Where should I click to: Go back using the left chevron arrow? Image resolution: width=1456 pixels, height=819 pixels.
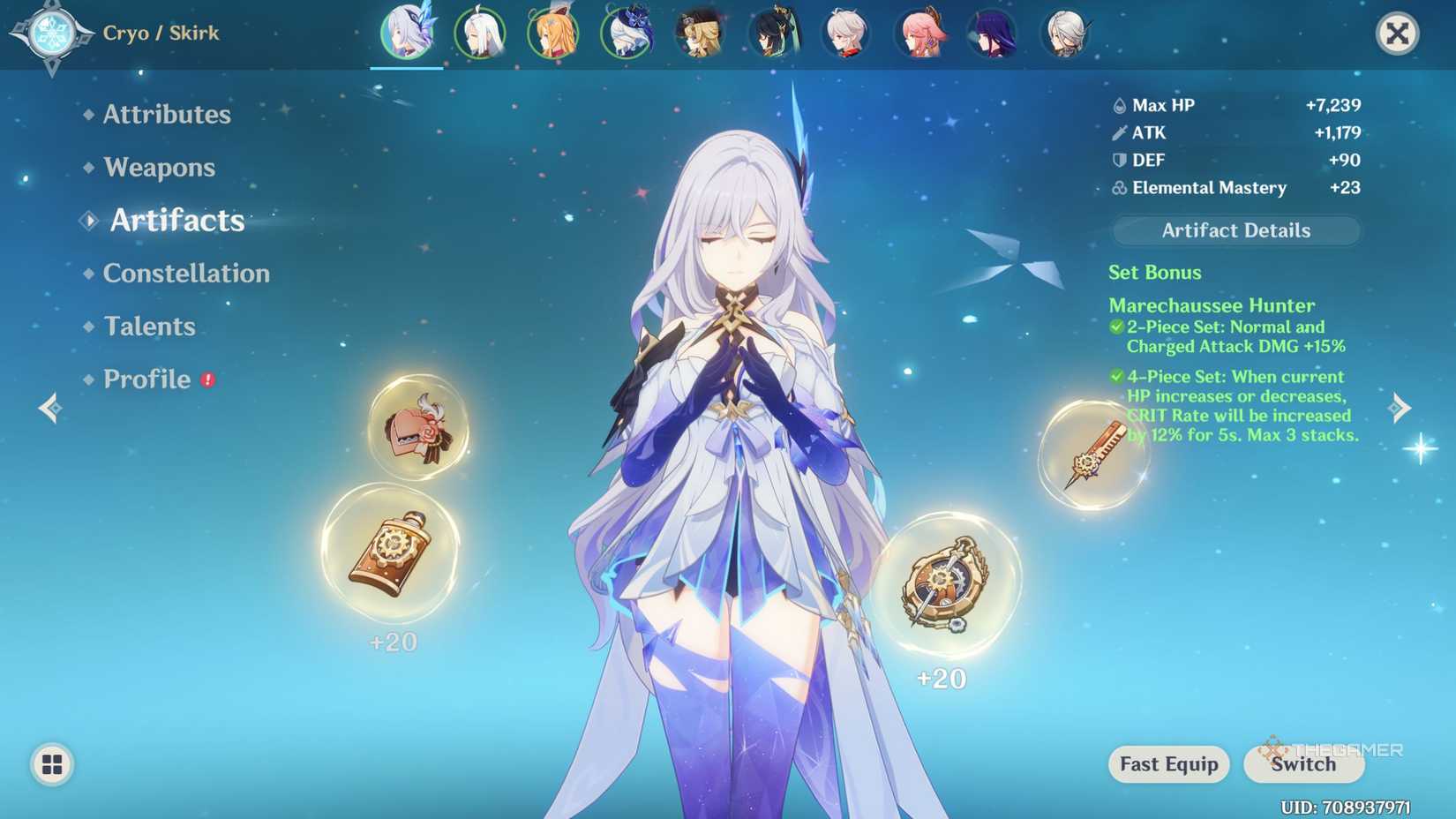[x=49, y=407]
